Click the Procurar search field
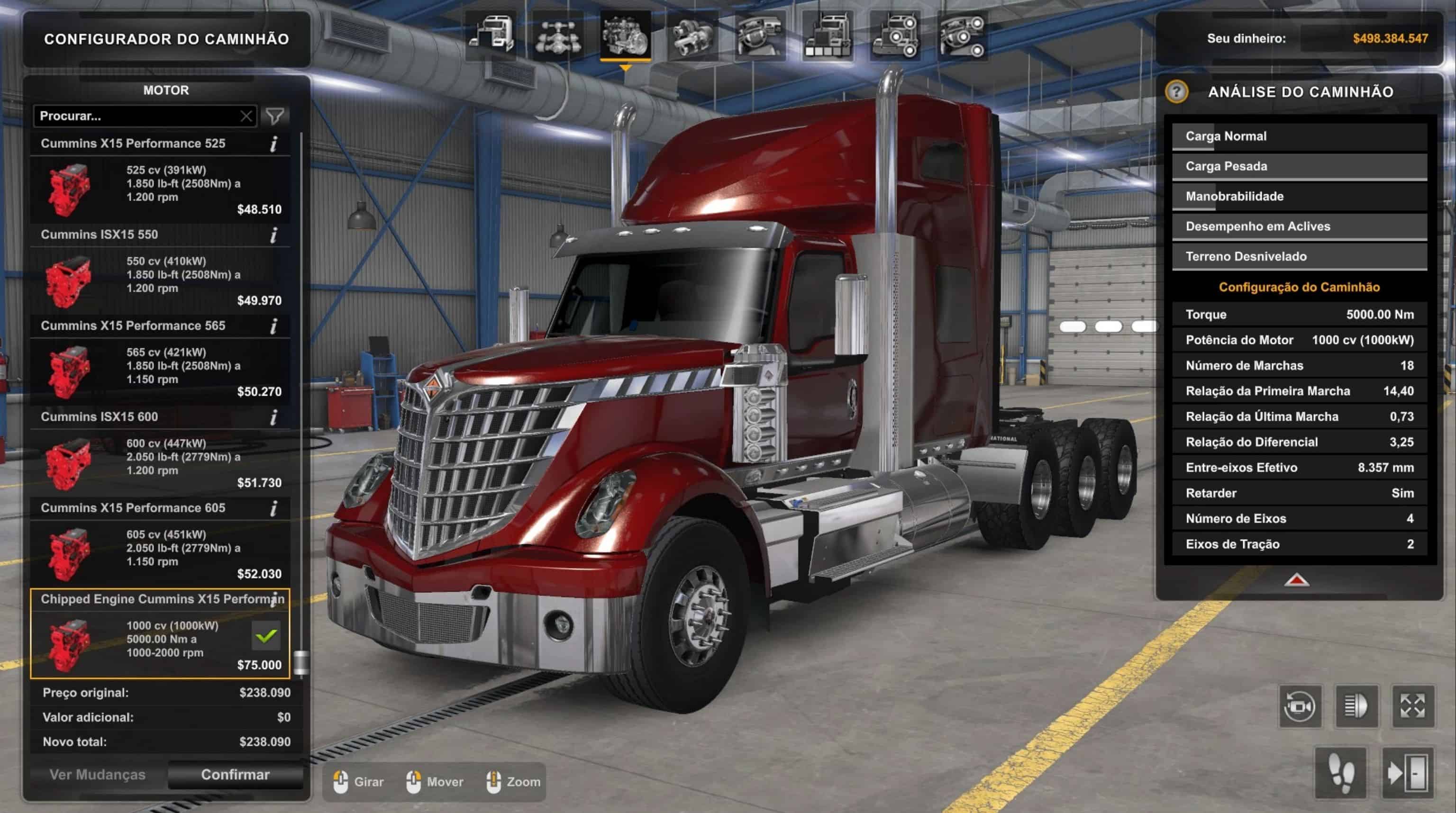Viewport: 1456px width, 813px height. pyautogui.click(x=136, y=116)
